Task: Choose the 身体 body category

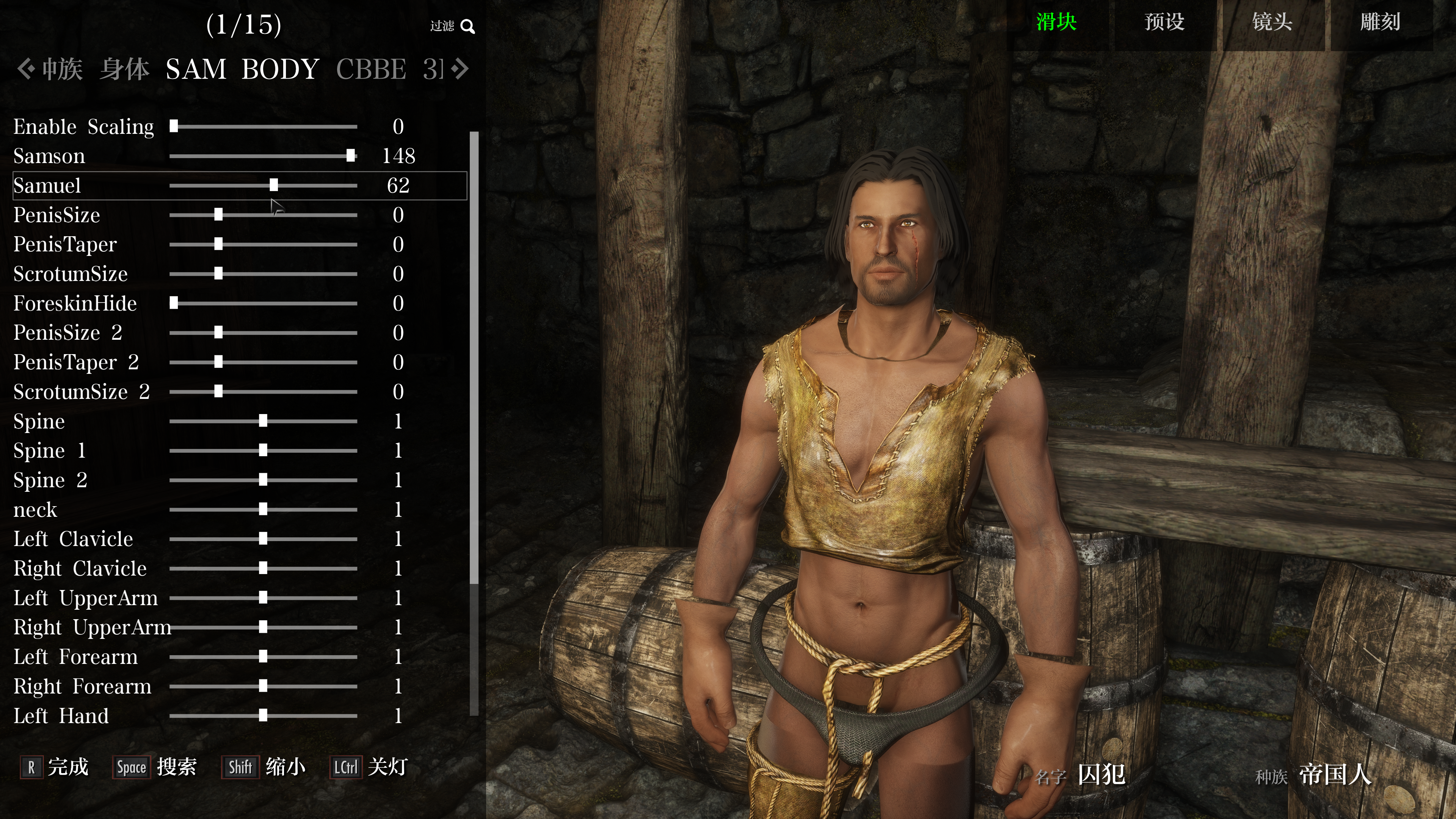Action: click(124, 69)
